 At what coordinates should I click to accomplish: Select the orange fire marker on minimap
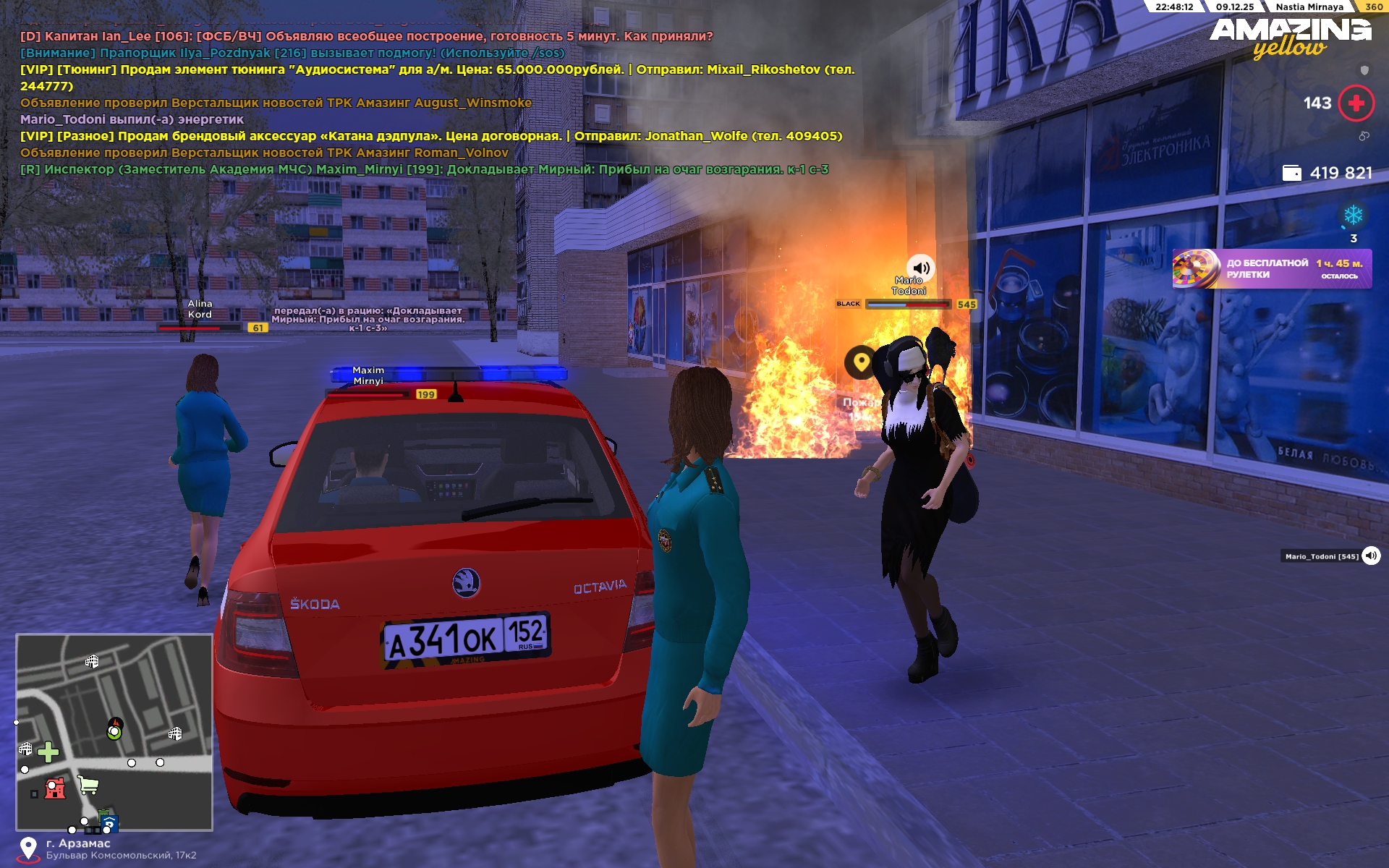tap(115, 724)
